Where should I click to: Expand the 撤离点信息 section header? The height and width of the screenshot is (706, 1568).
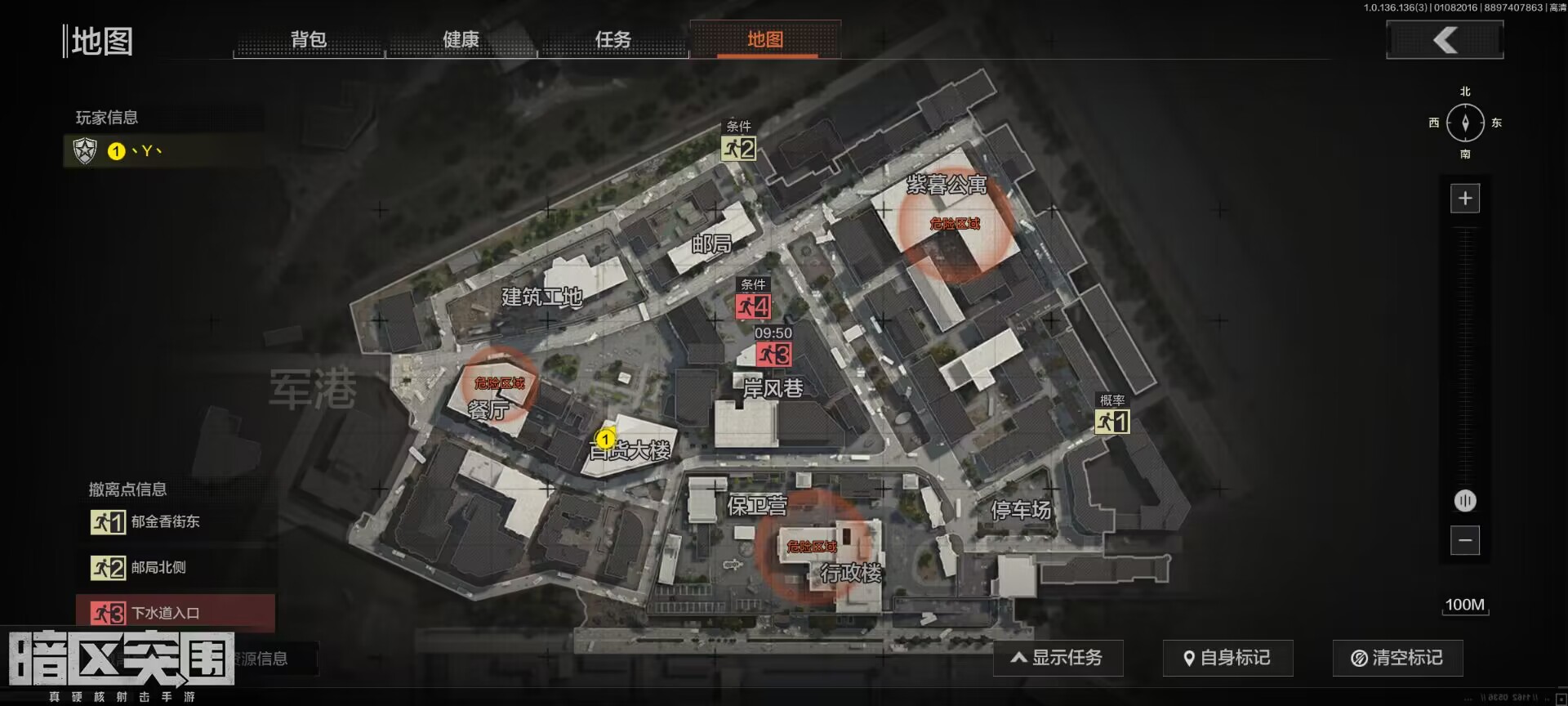[127, 489]
